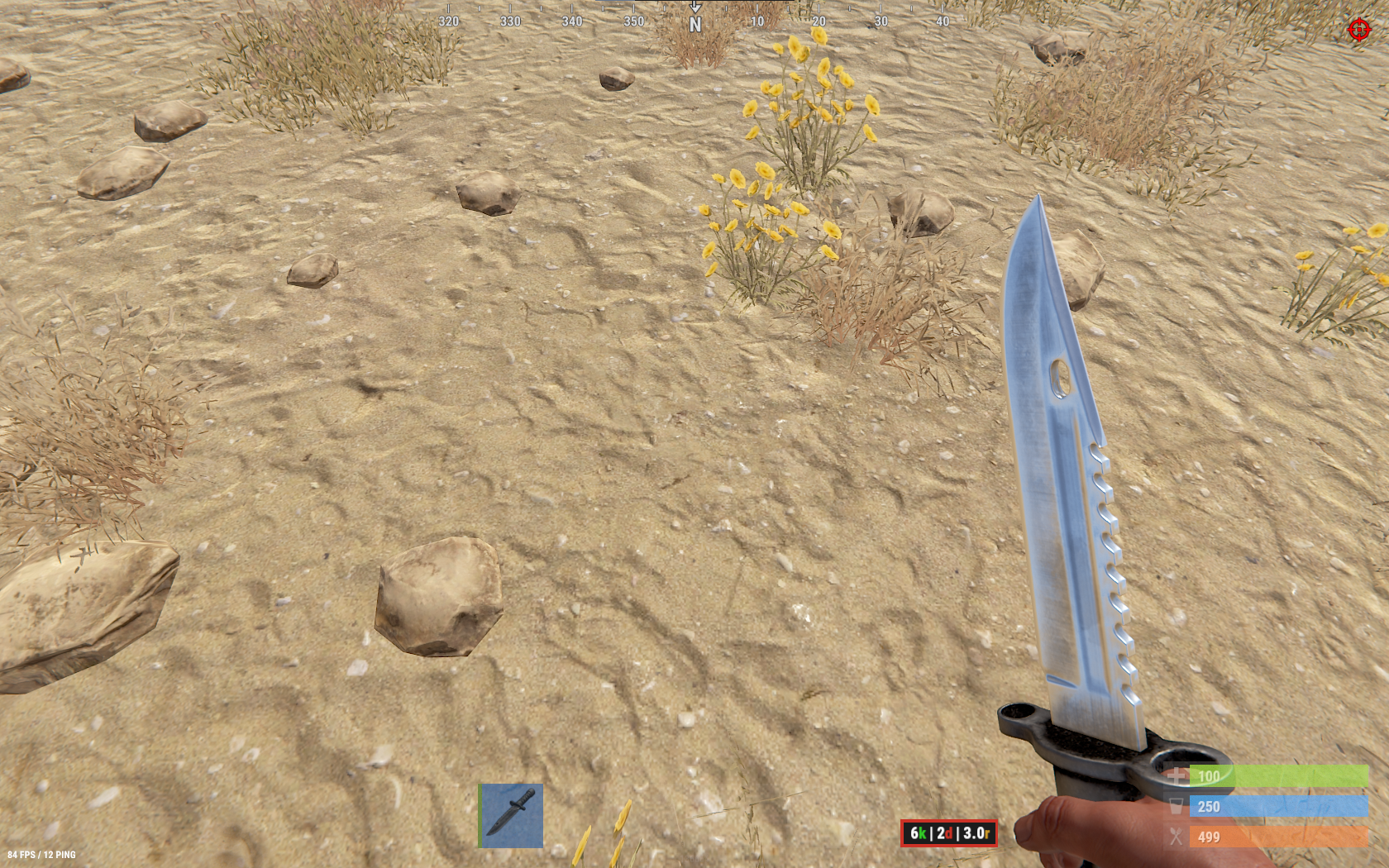Click the health cross icon
Screen dimensions: 1389x868
1177,776
